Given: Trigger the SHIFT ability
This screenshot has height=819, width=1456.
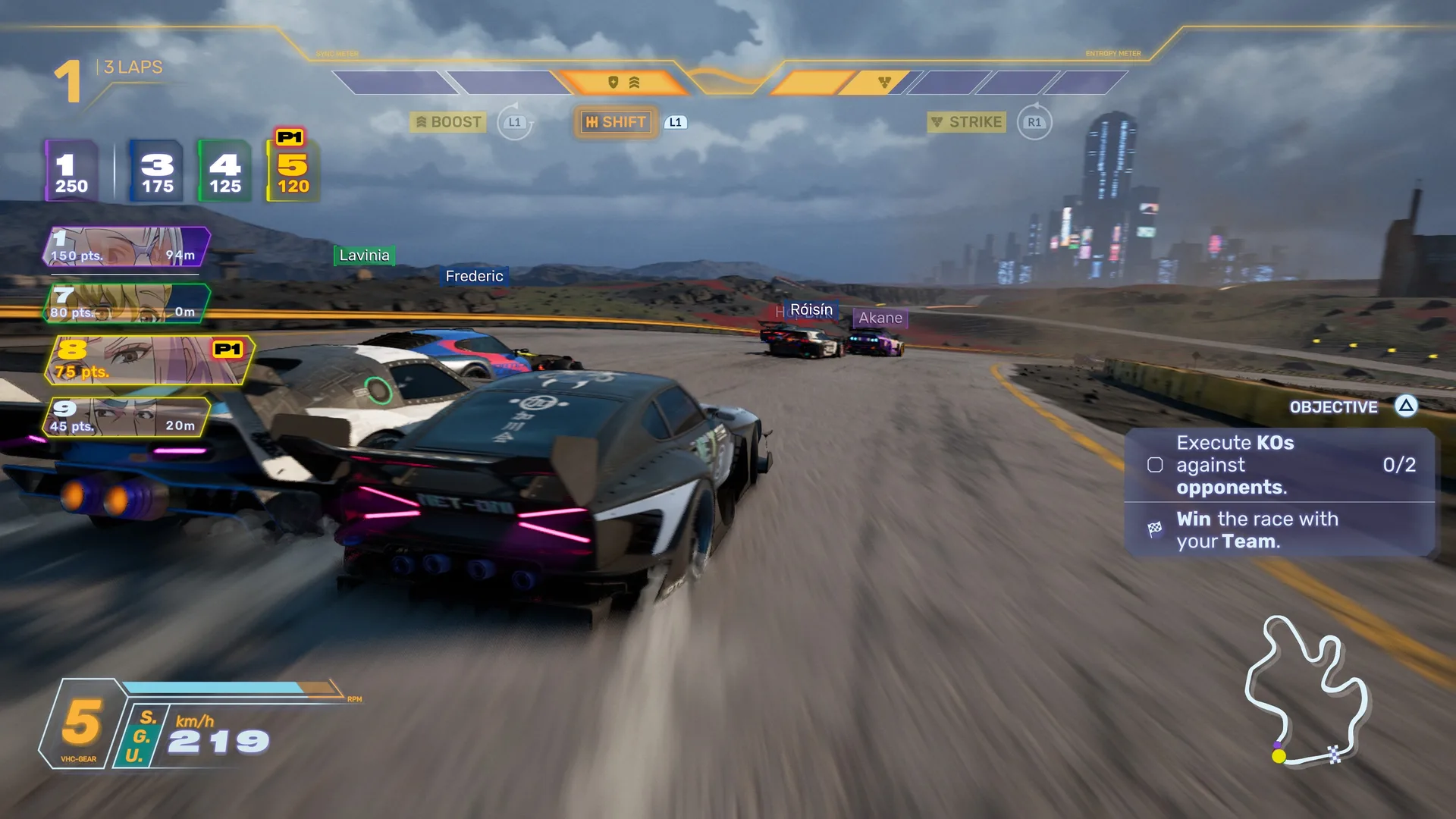Looking at the screenshot, I should tap(615, 122).
